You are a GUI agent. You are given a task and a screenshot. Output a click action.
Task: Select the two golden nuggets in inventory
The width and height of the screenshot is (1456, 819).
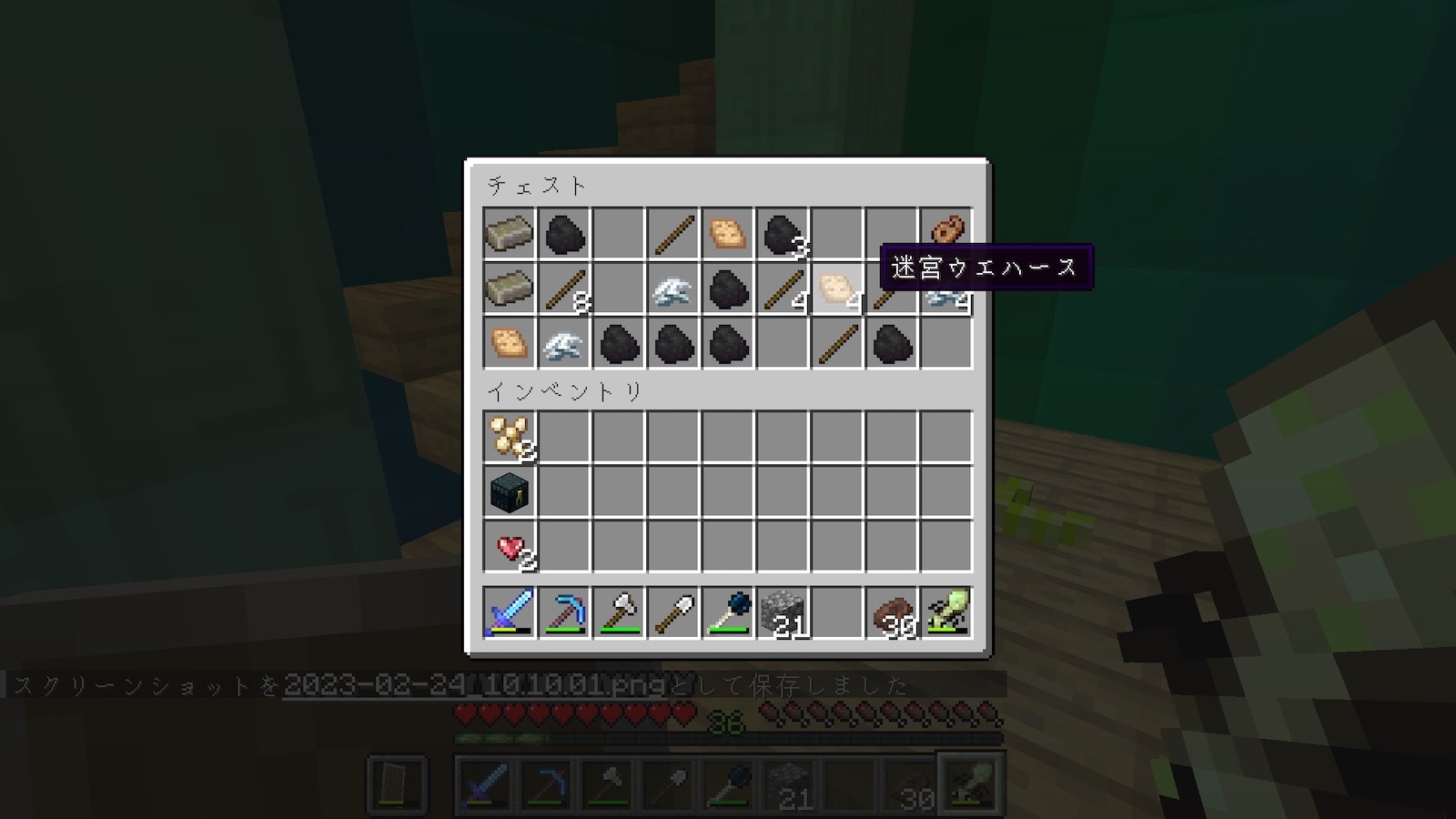tap(510, 437)
